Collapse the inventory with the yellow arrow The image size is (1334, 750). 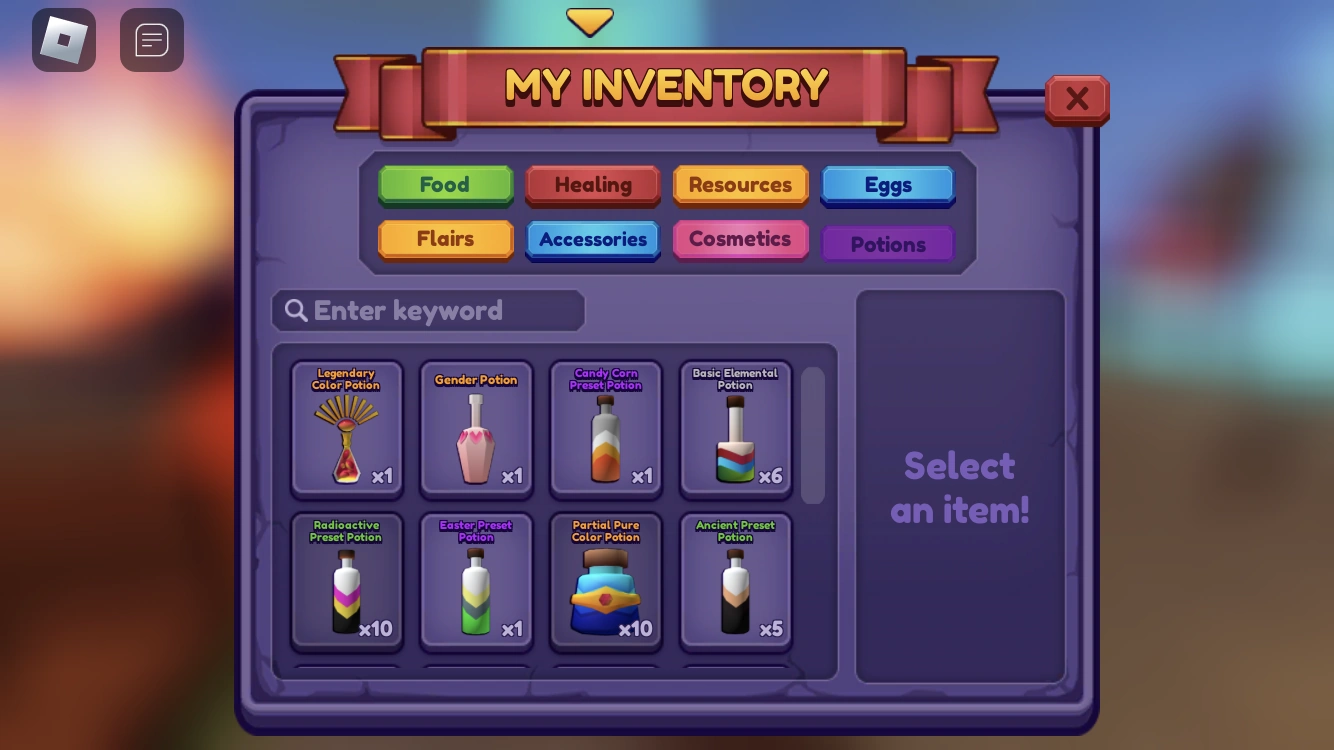[x=589, y=20]
